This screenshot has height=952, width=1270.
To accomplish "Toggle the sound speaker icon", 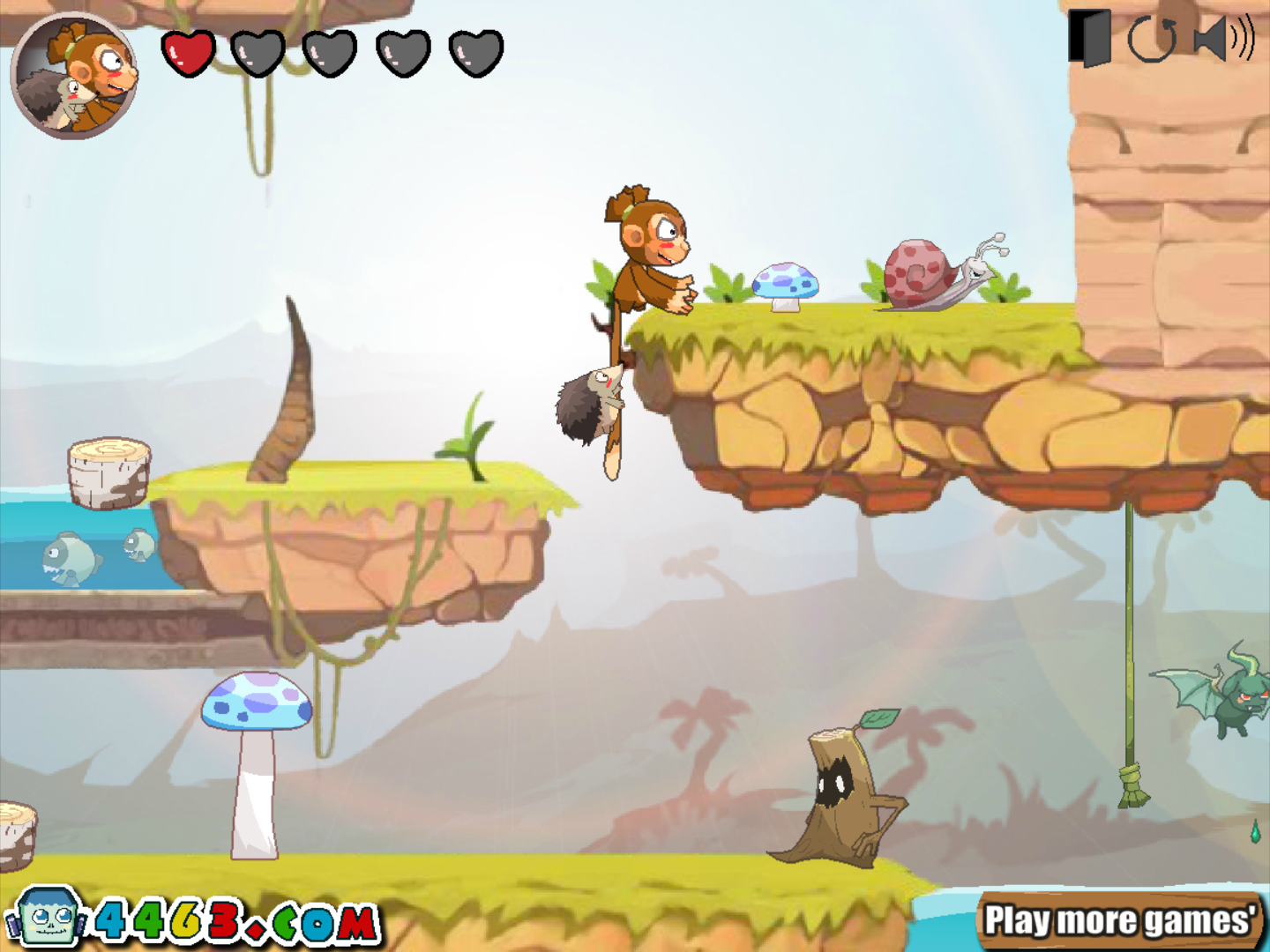I will pyautogui.click(x=1222, y=39).
